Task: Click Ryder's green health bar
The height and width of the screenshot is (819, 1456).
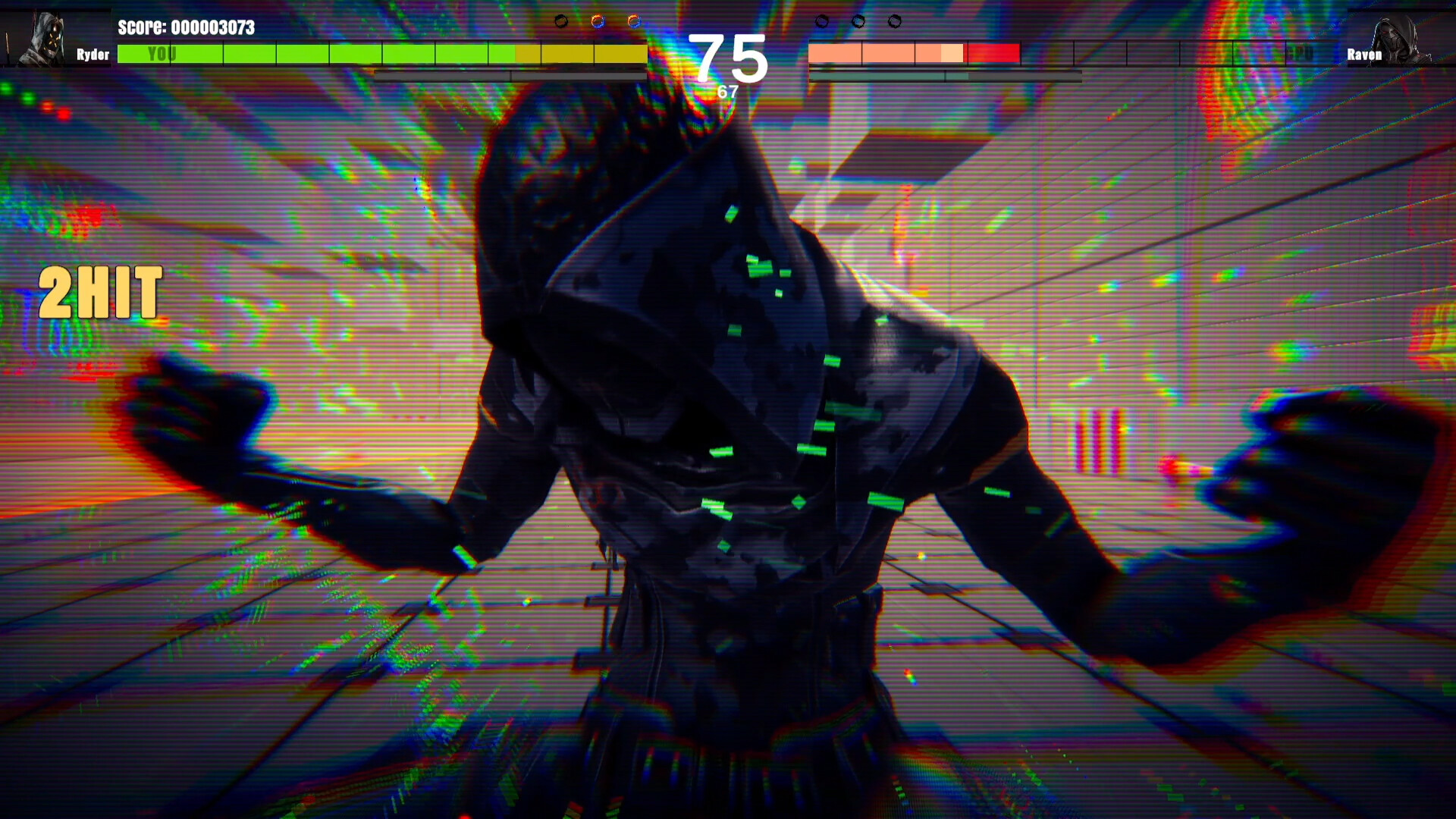Action: pyautogui.click(x=303, y=54)
